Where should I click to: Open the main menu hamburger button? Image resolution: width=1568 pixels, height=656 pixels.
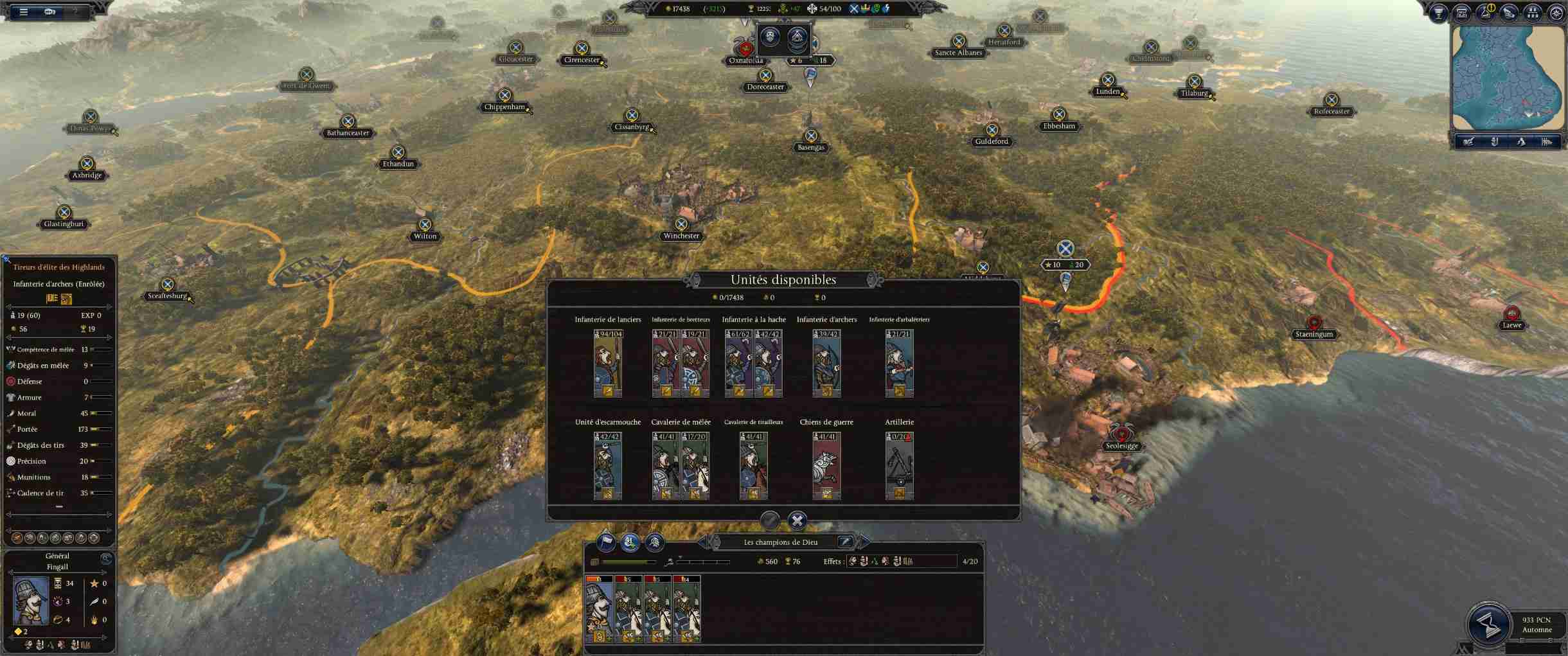coord(24,12)
